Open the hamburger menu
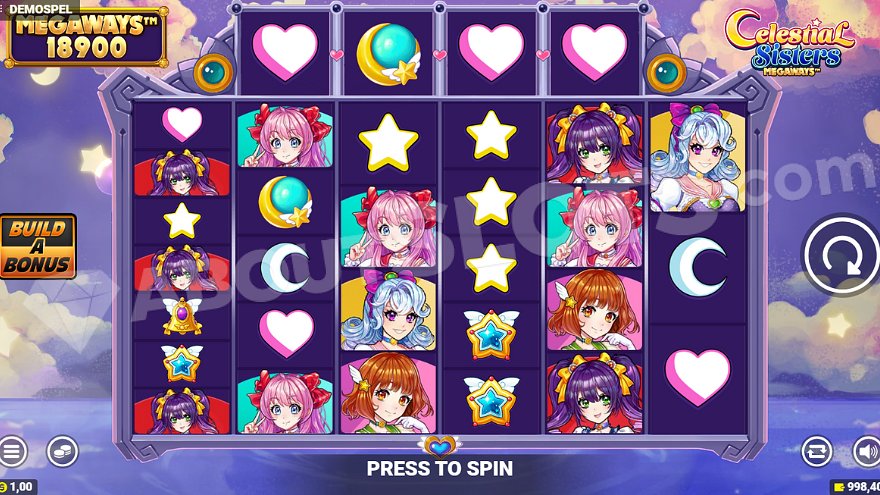Image resolution: width=880 pixels, height=495 pixels. coord(11,451)
